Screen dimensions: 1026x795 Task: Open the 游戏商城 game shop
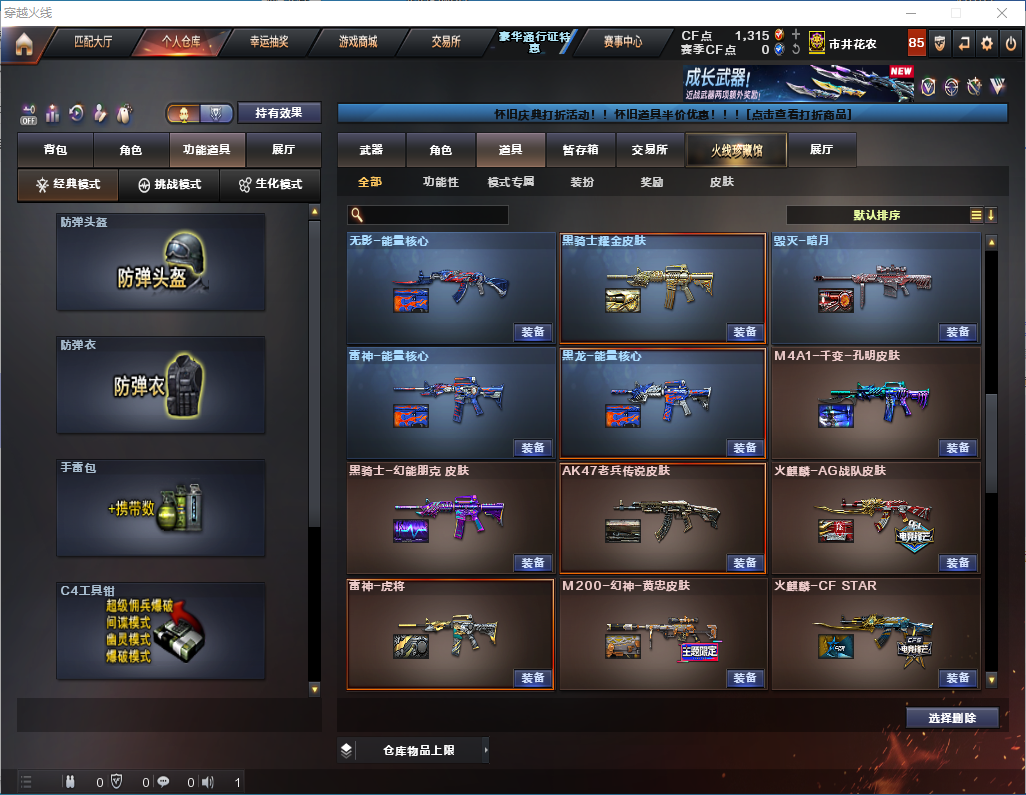coord(357,42)
